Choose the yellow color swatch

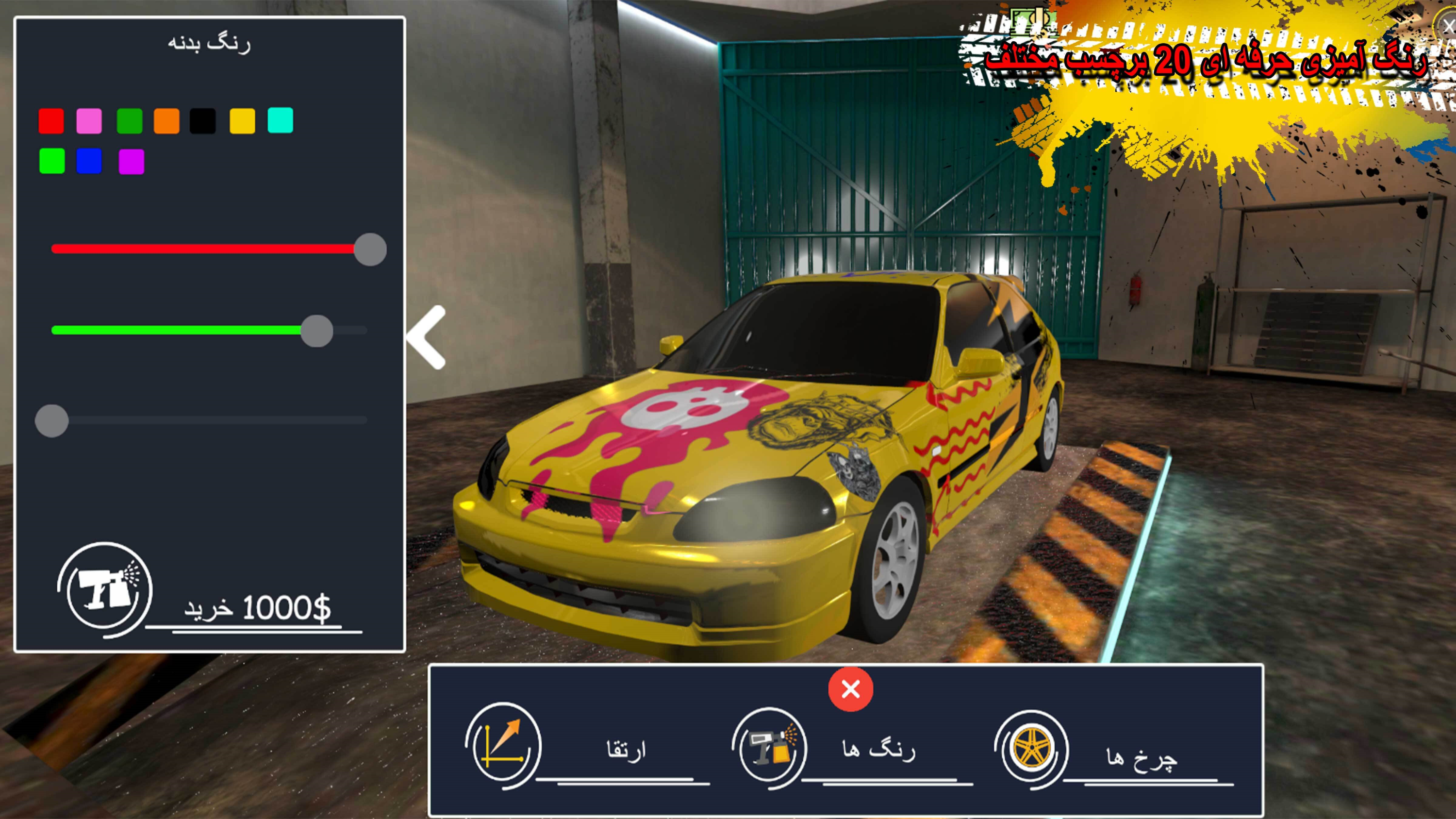click(x=242, y=121)
